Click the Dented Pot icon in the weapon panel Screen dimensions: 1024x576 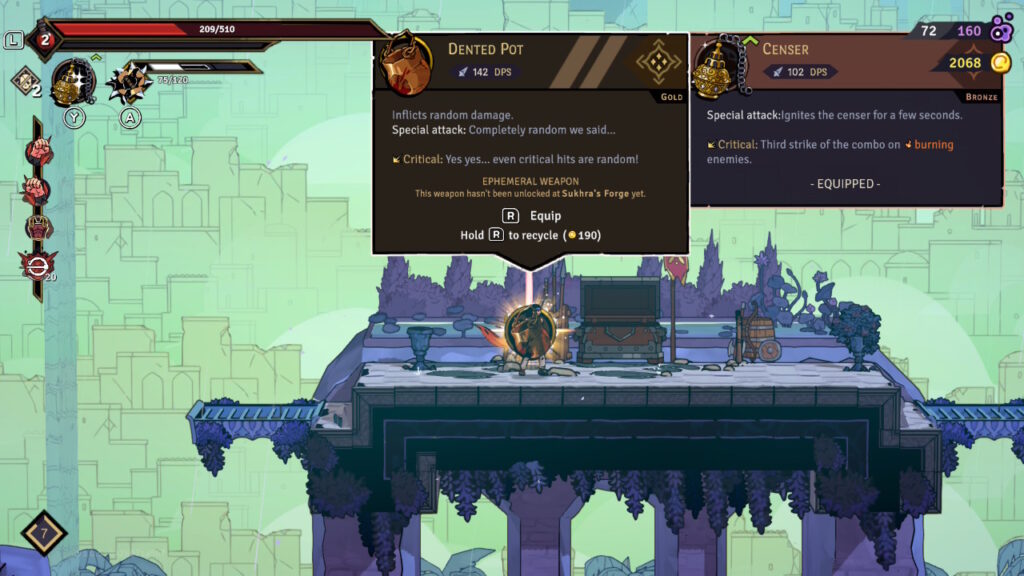405,62
